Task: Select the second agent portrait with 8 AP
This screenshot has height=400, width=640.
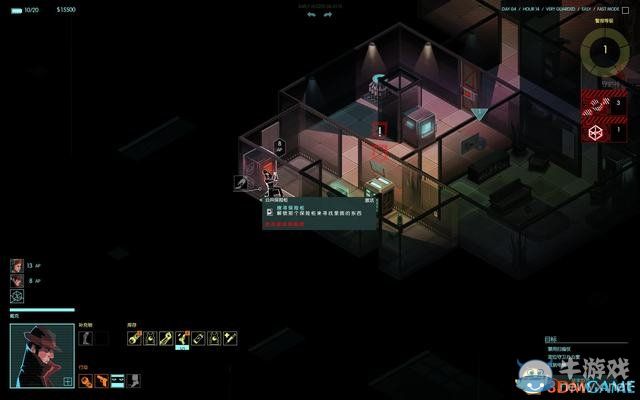Action: 17,281
